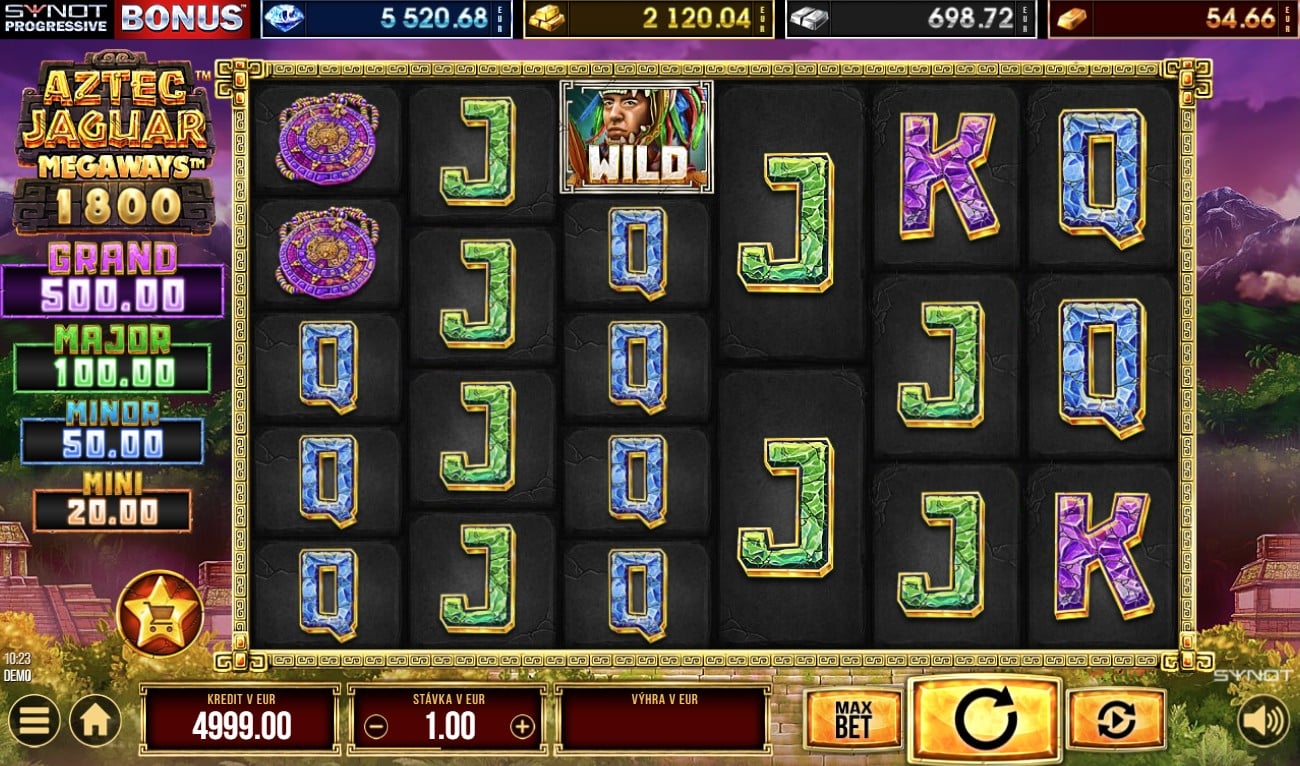1300x766 pixels.
Task: Set the maximum bet with MAX BET
Action: 853,719
